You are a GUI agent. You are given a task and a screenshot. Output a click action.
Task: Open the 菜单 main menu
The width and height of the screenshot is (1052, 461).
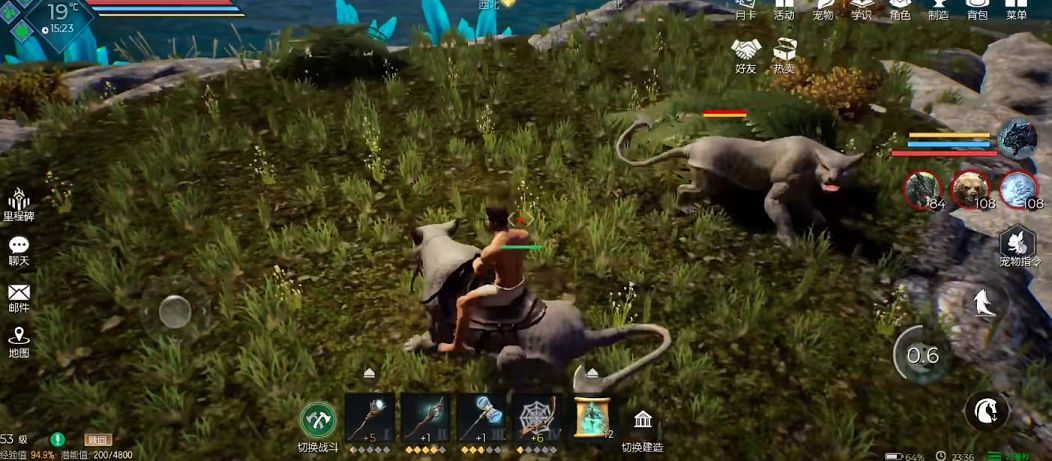(1016, 8)
